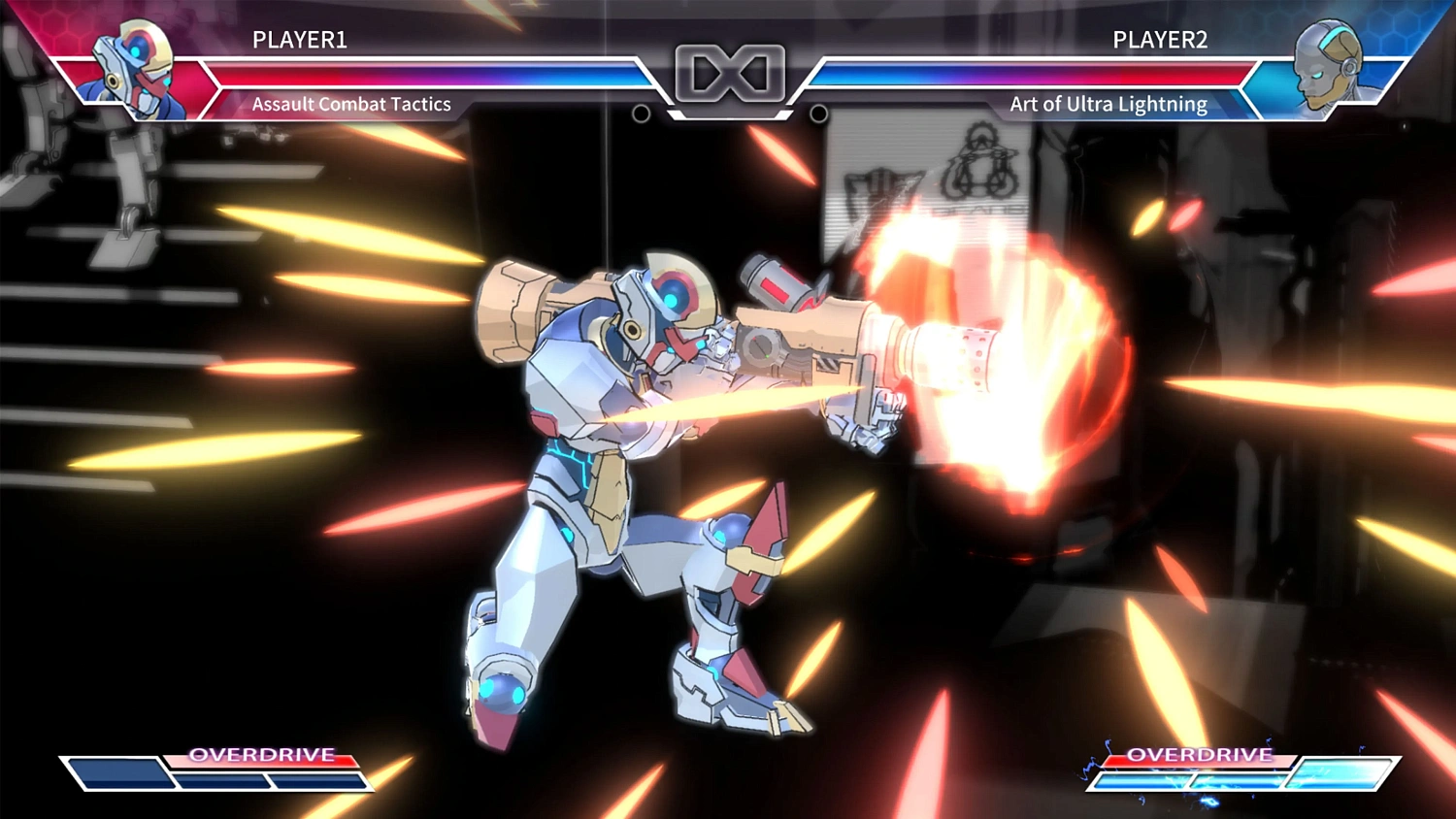Toggle PLAYER2's OVERDRIVE gauge

(x=1201, y=755)
